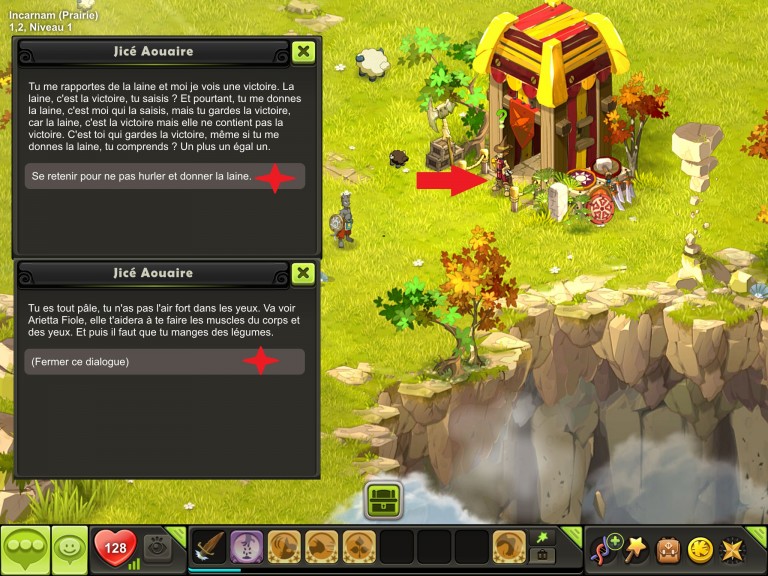Close the lower Jicé Aouaire dialogue window
Screen dimensions: 768x576
pyautogui.click(x=303, y=273)
